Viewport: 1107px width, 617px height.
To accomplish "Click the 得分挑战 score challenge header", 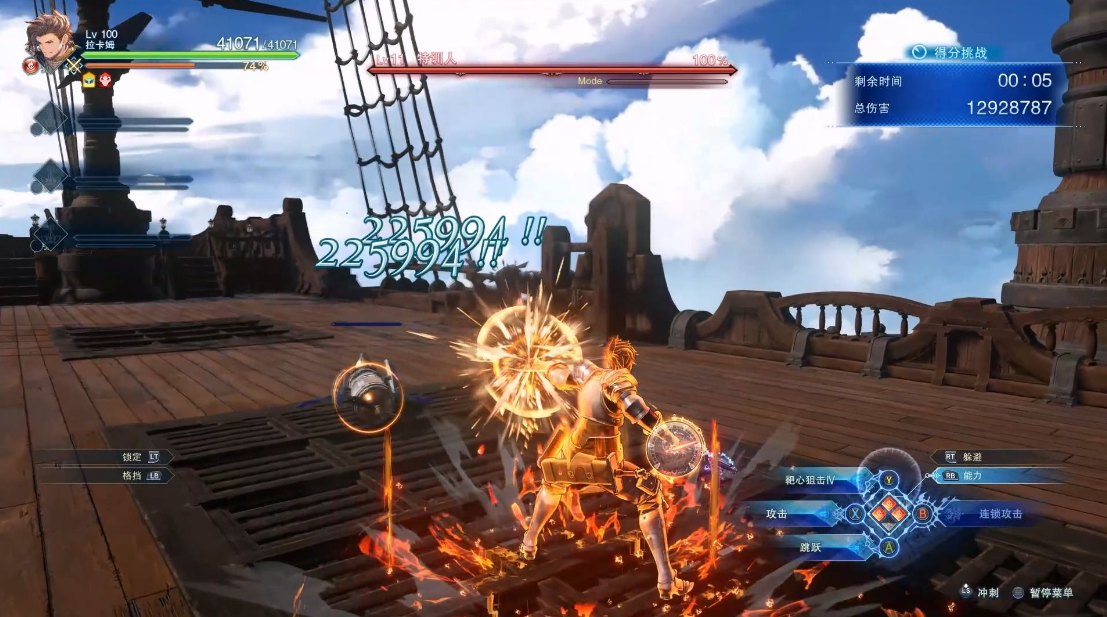I will (x=955, y=52).
